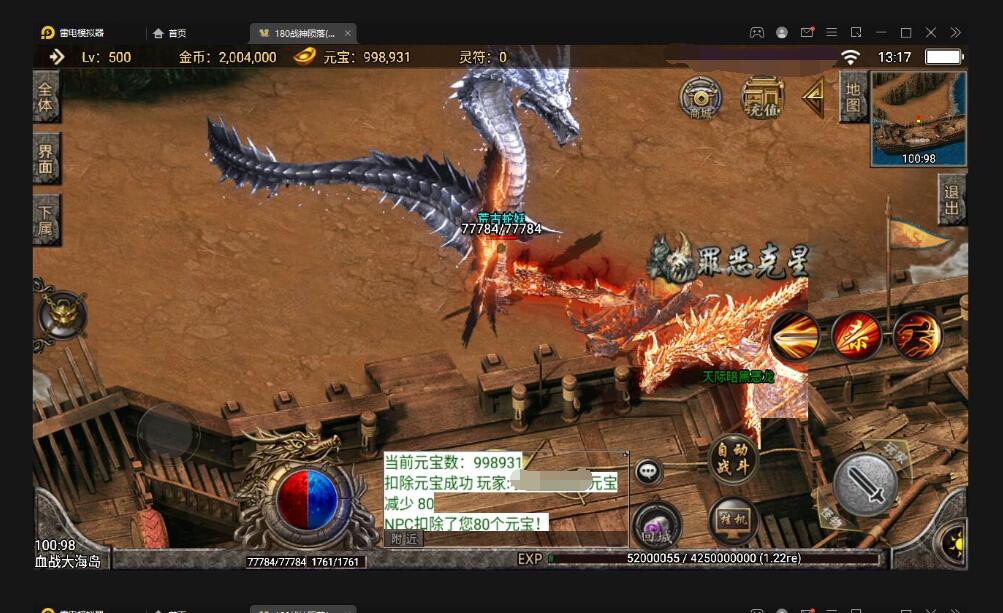
Task: Toggle 自动战斗 auto battle
Action: coord(733,459)
